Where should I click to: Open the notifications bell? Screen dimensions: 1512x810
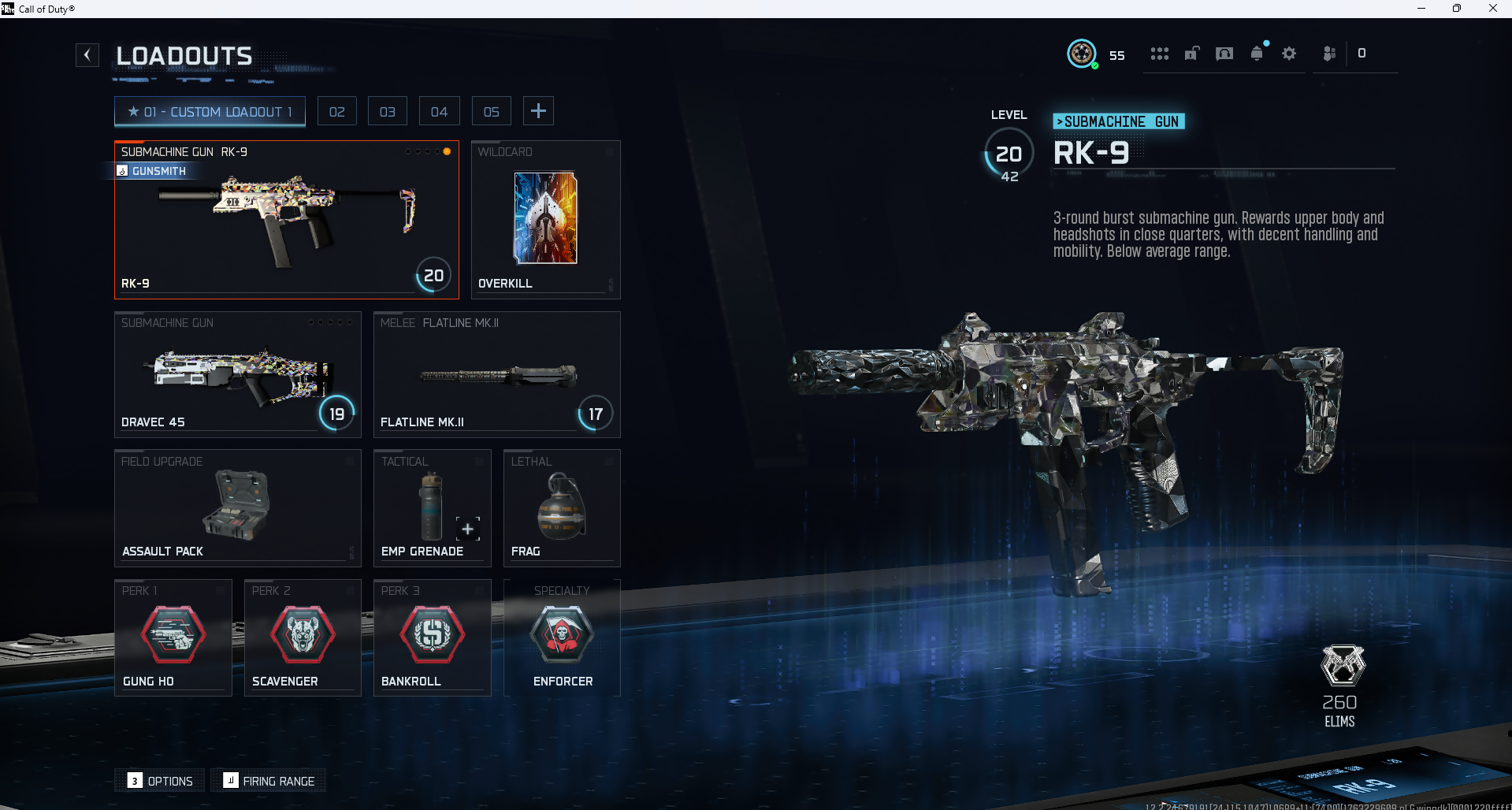[1257, 54]
